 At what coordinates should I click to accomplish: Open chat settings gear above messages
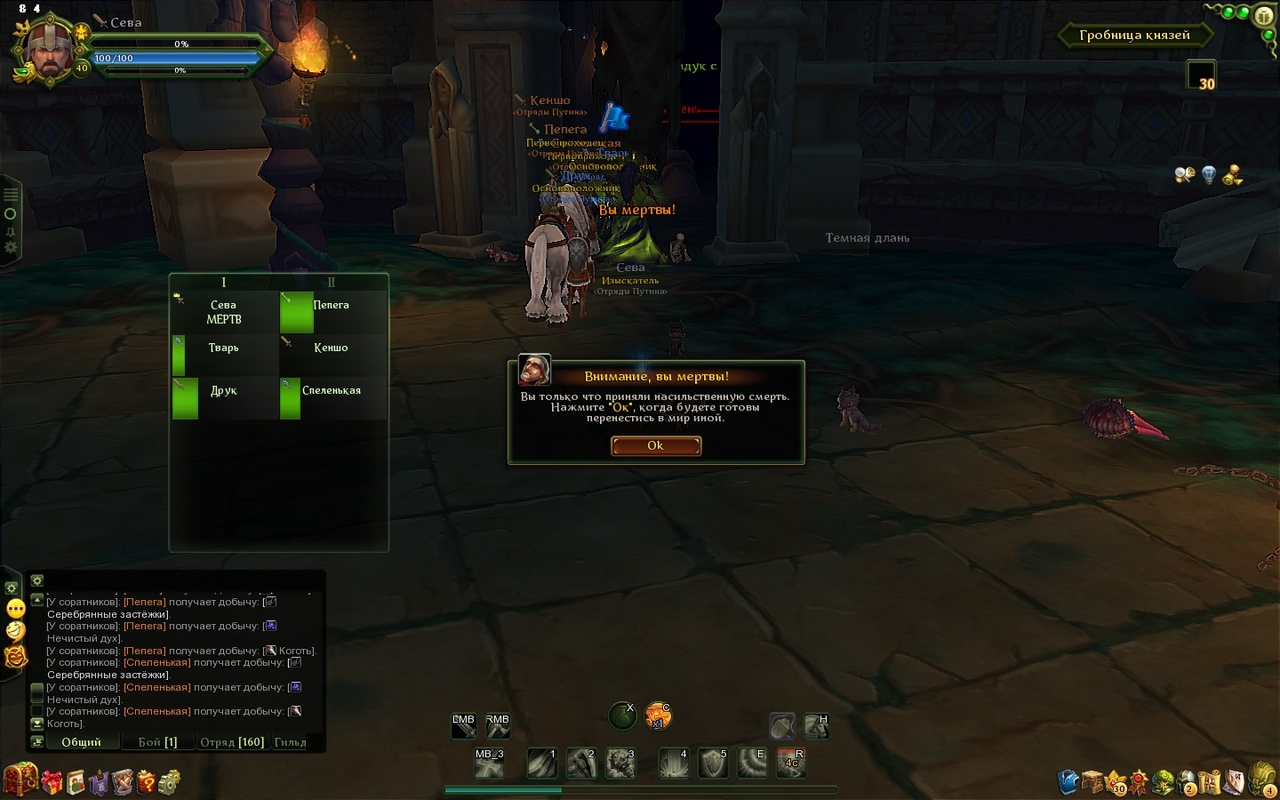click(x=37, y=580)
